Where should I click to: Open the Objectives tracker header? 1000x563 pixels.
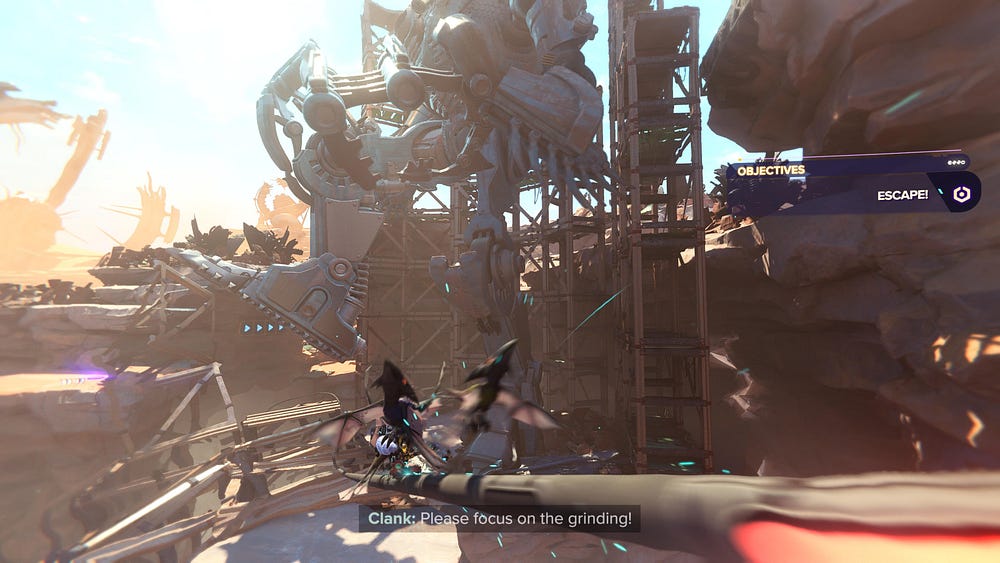(x=771, y=170)
